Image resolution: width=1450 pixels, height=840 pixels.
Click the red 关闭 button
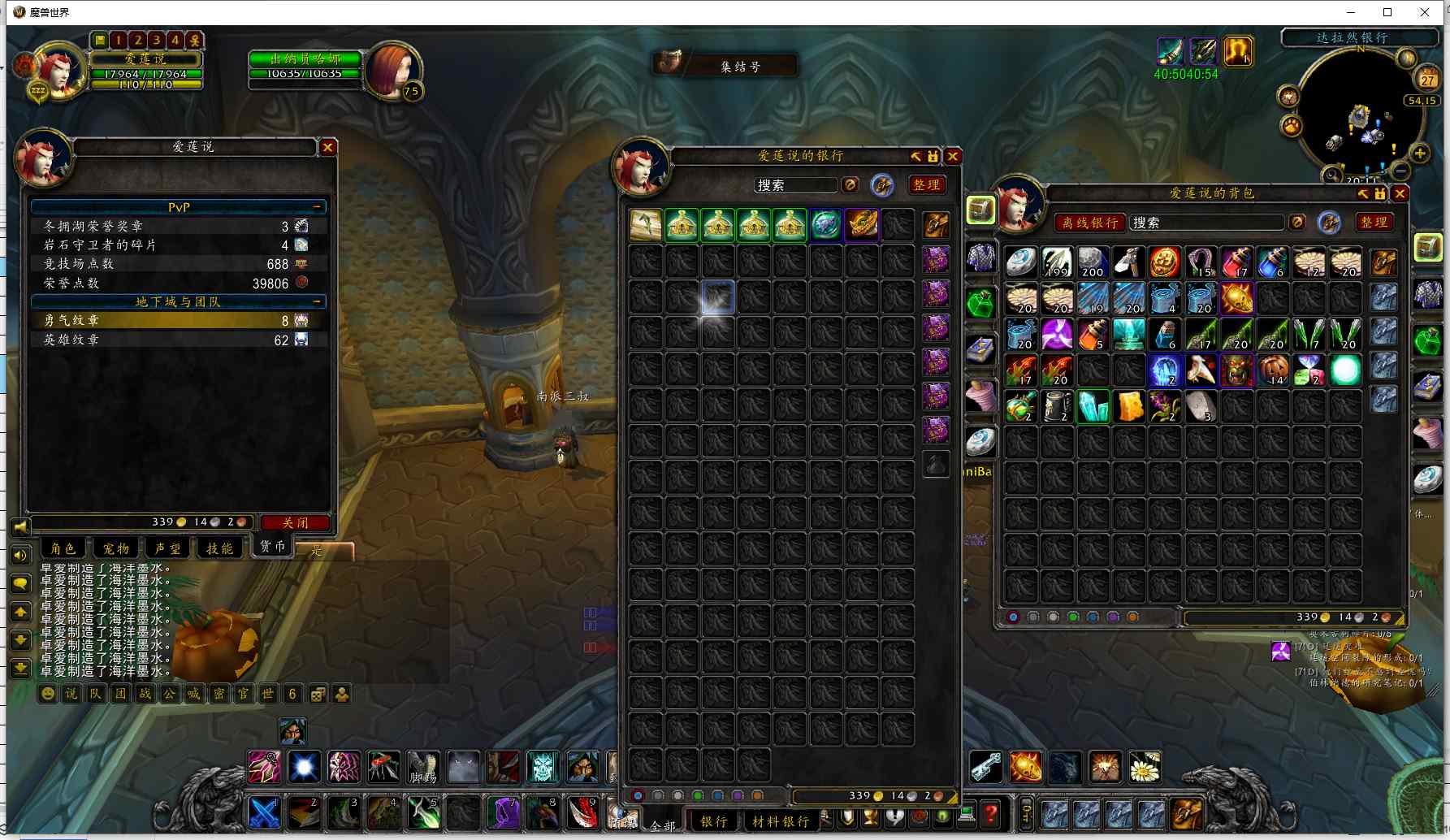click(x=295, y=522)
